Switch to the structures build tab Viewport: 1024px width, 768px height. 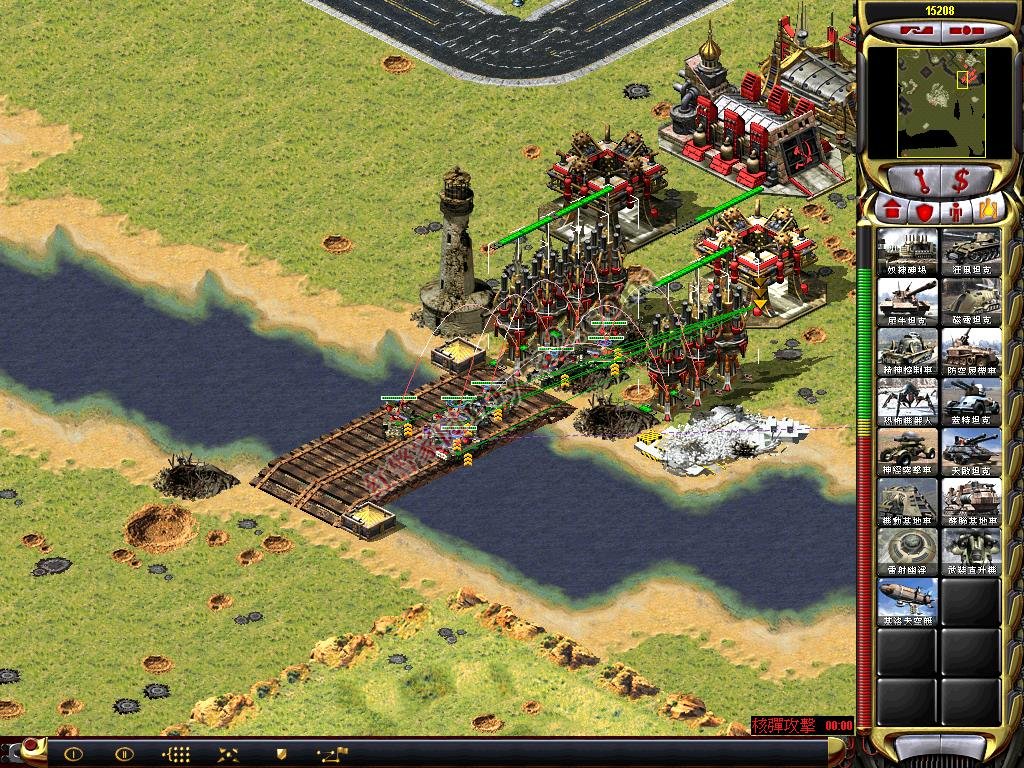(x=890, y=210)
